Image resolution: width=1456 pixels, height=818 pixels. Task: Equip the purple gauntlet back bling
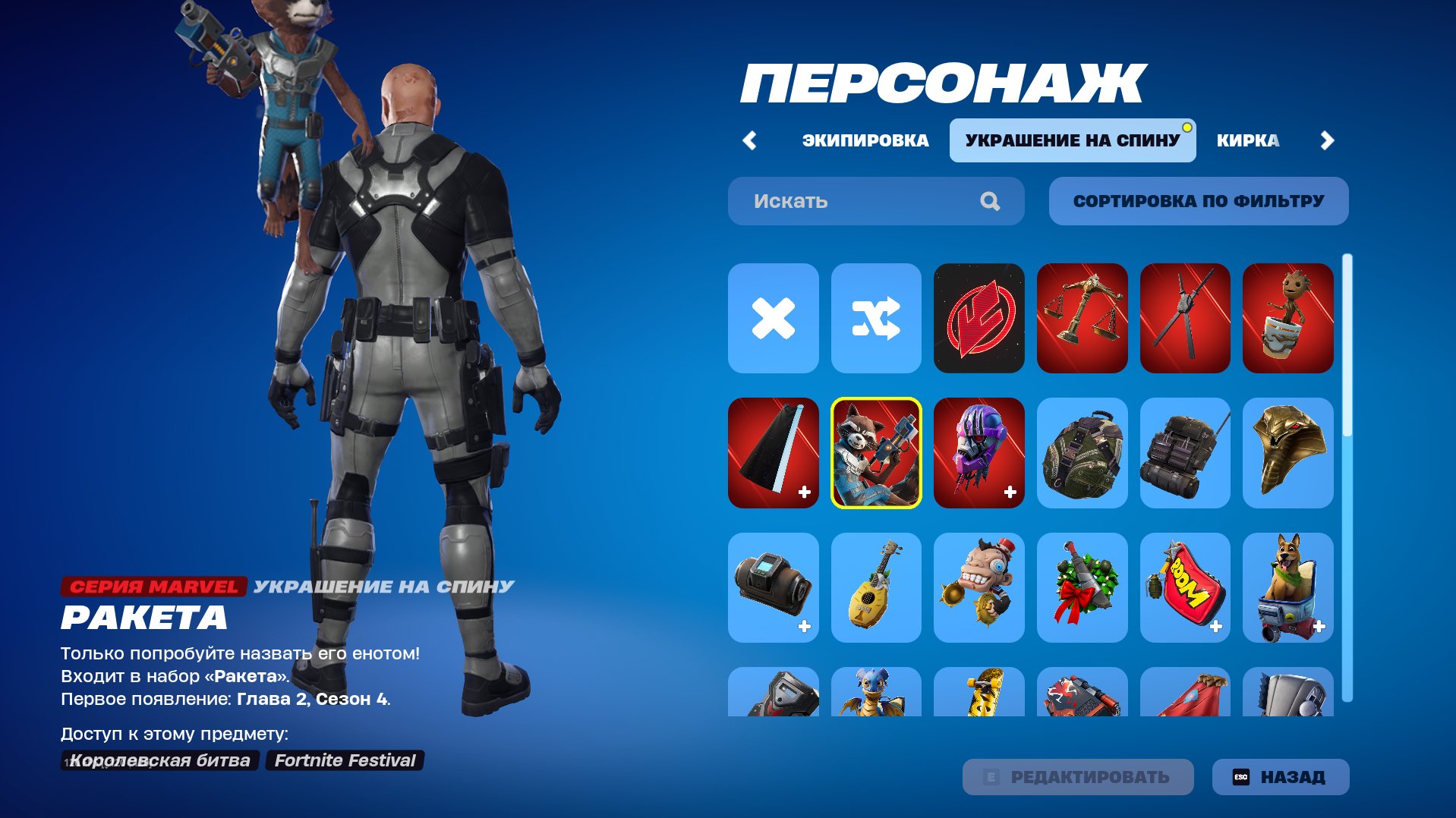click(979, 452)
